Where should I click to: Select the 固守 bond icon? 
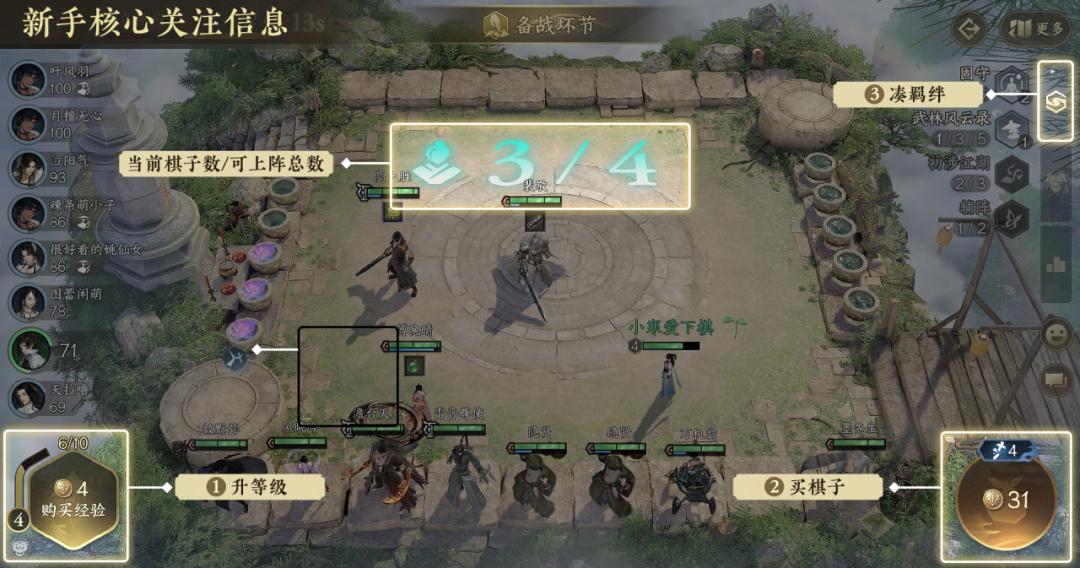pyautogui.click(x=1013, y=82)
